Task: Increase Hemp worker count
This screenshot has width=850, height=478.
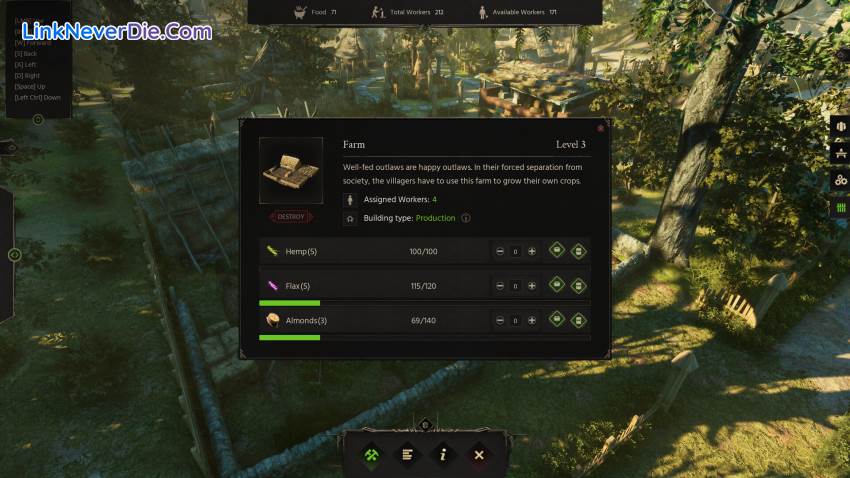Action: 532,251
